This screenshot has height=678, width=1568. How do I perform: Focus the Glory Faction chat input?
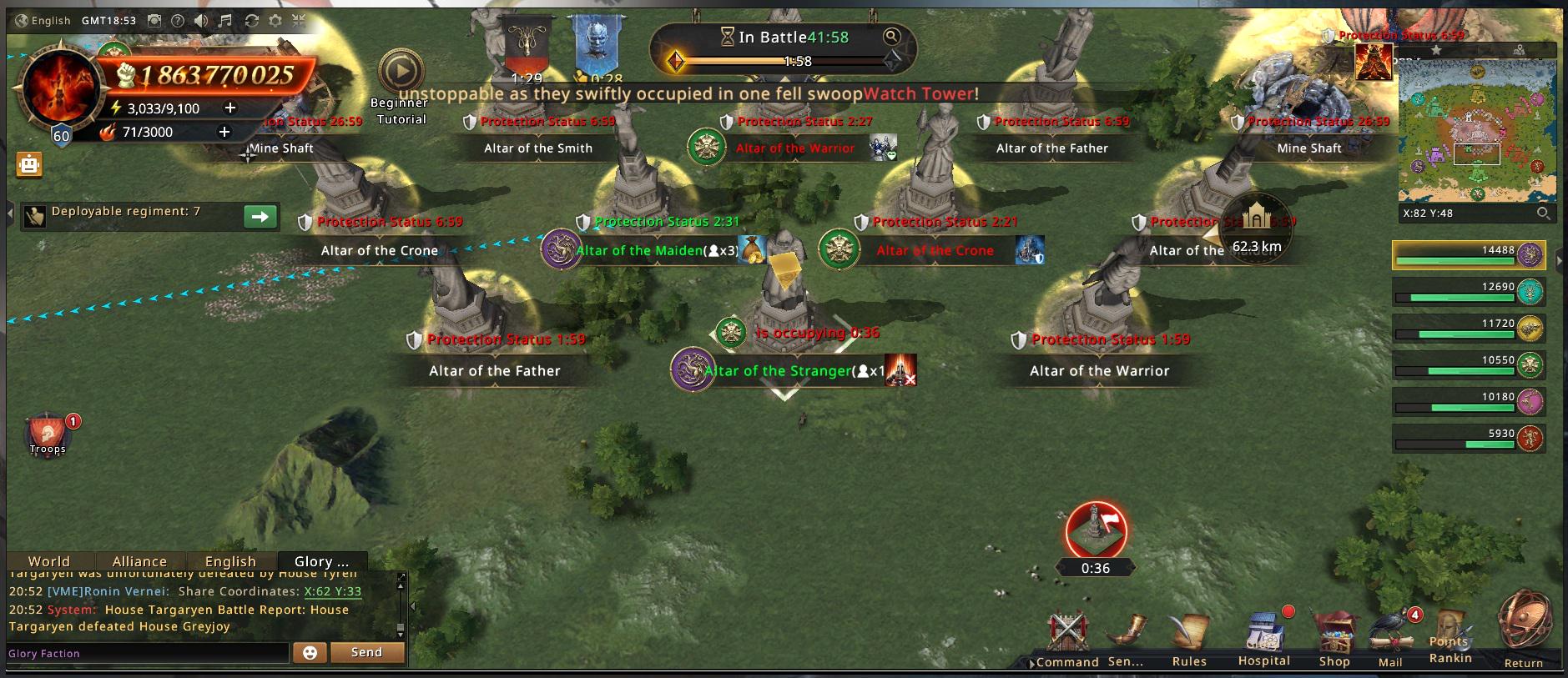click(x=148, y=653)
